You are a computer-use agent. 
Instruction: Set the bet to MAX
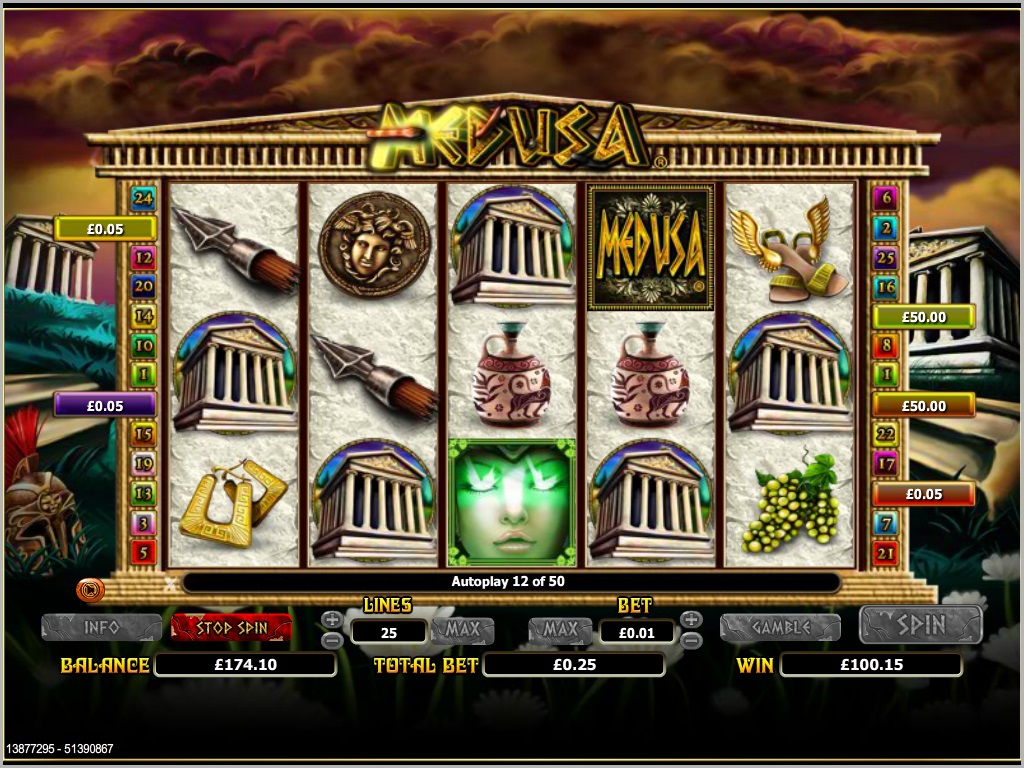(560, 630)
